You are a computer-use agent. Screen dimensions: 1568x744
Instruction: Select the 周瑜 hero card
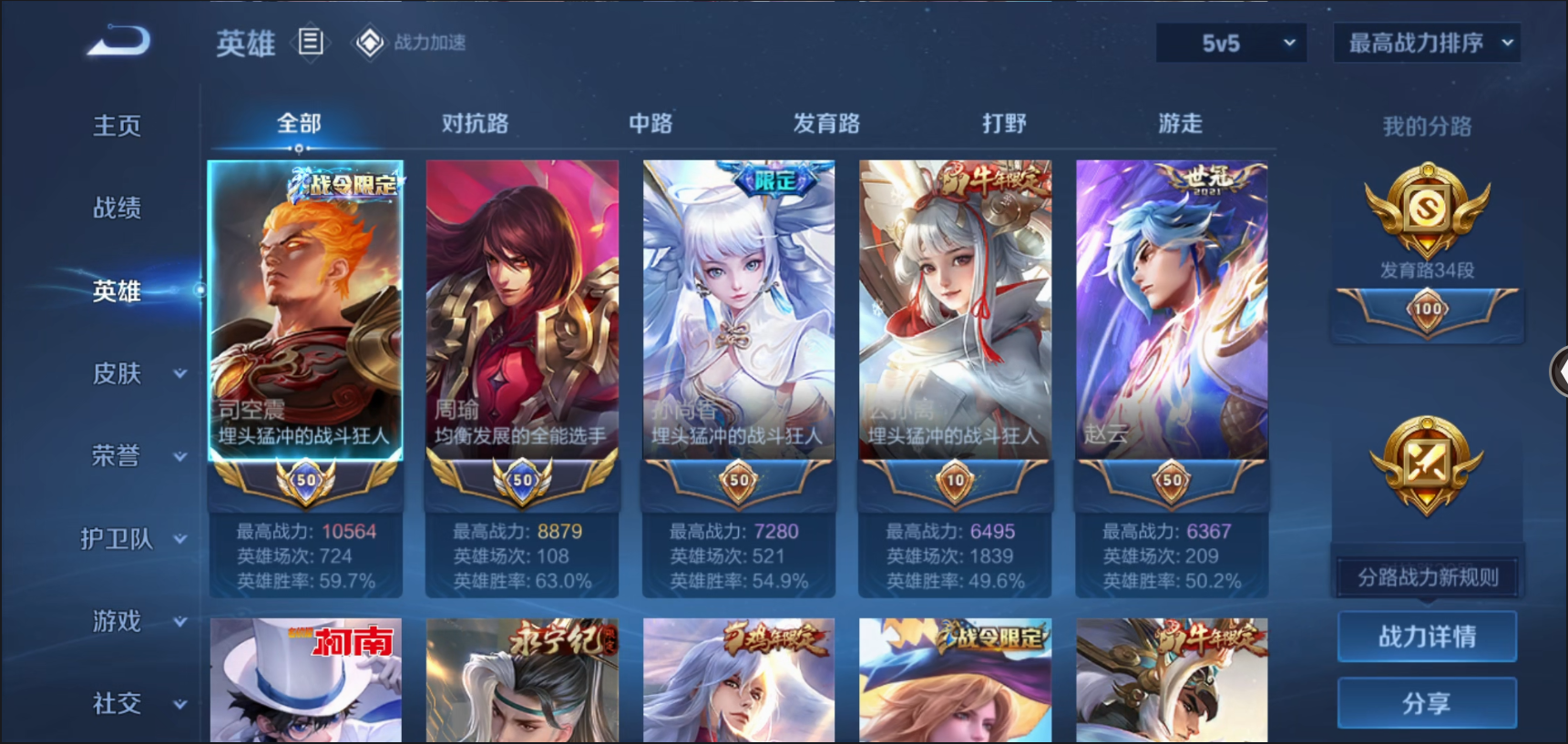click(522, 310)
